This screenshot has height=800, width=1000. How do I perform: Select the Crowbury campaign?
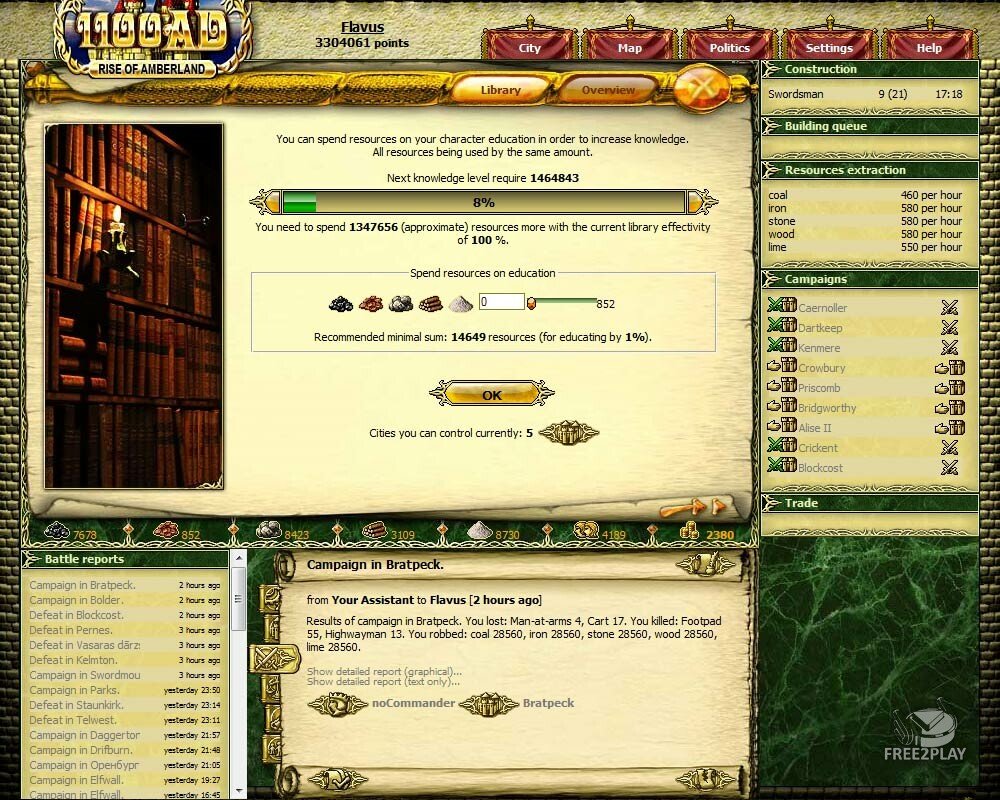(x=821, y=368)
